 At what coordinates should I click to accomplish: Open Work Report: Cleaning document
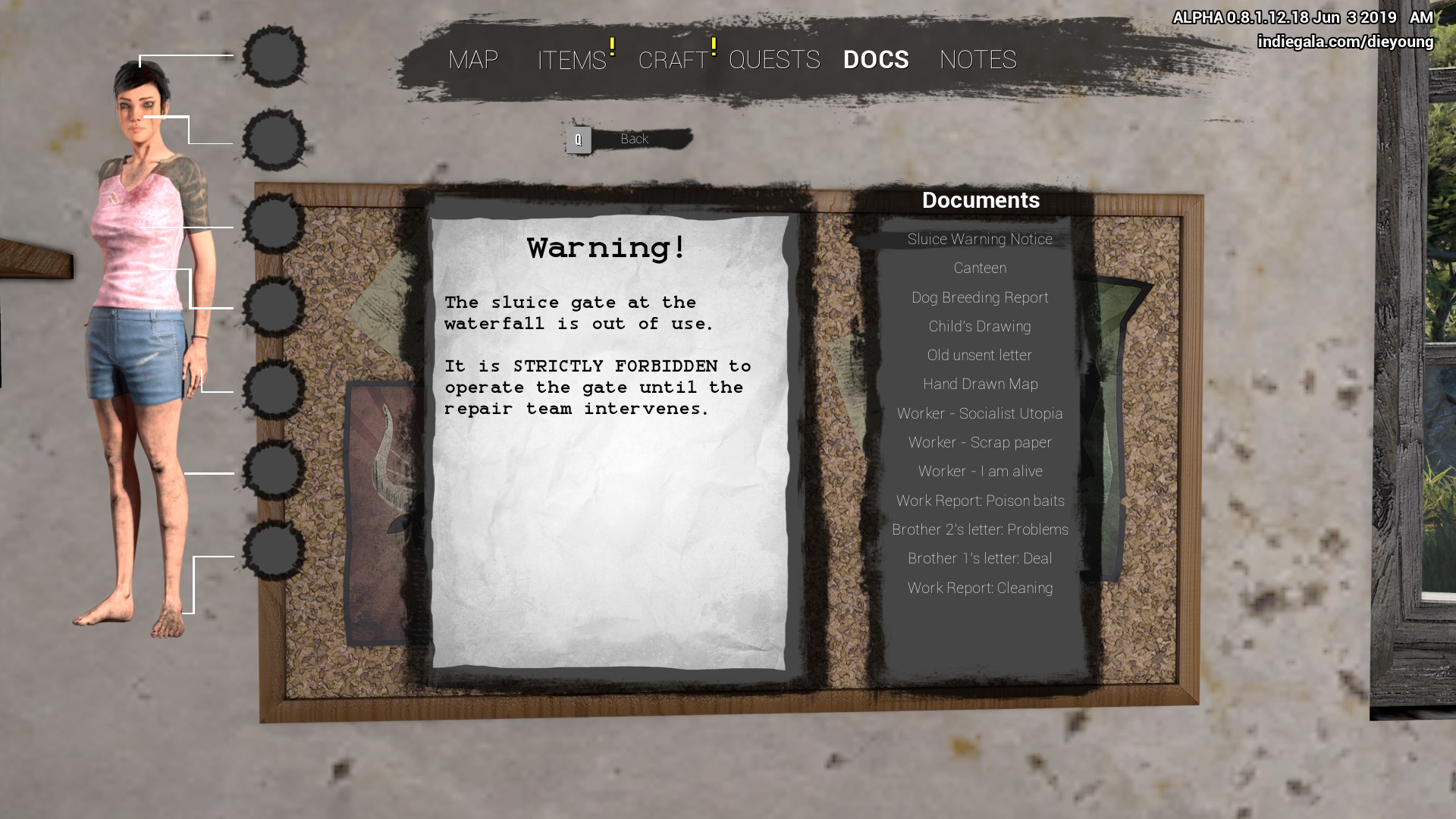click(x=980, y=588)
